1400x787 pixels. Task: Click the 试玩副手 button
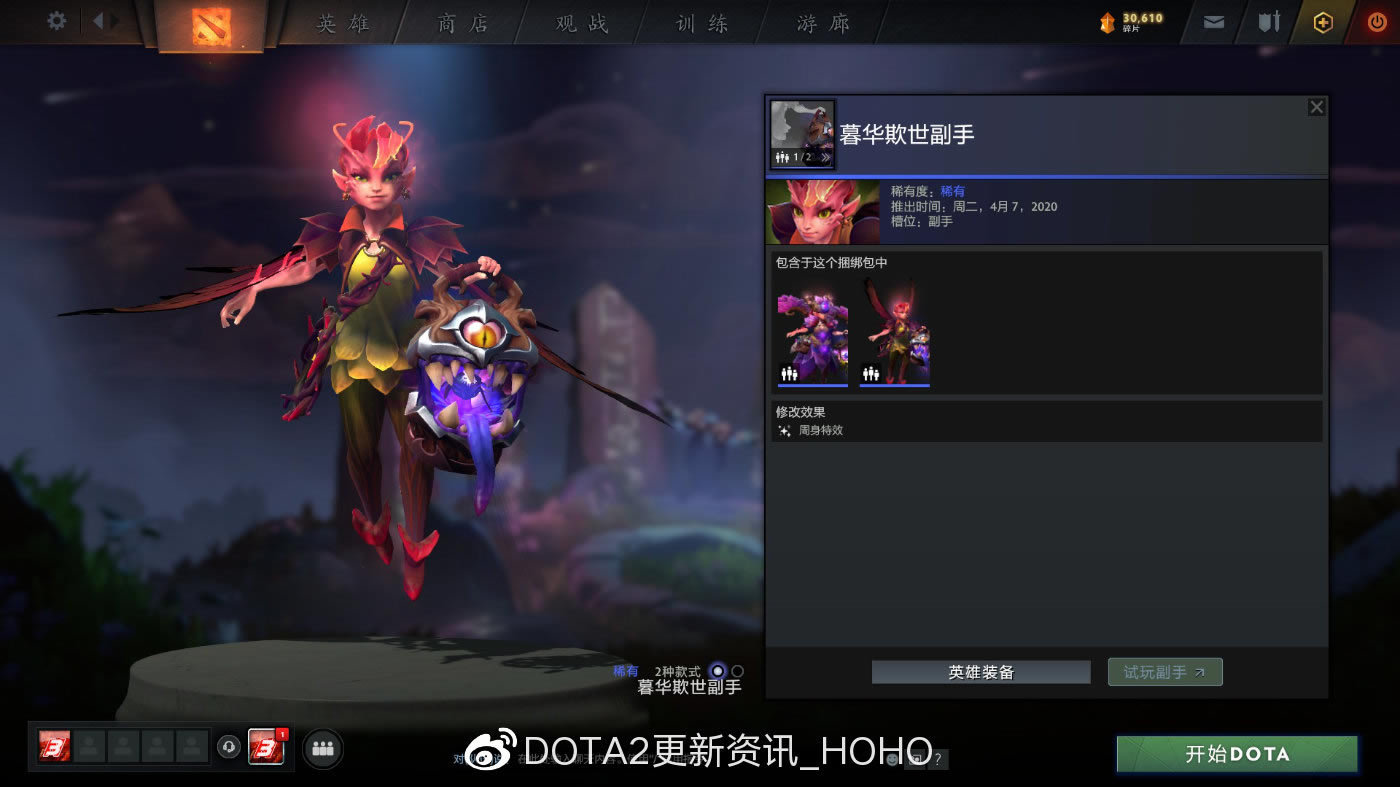[1164, 671]
